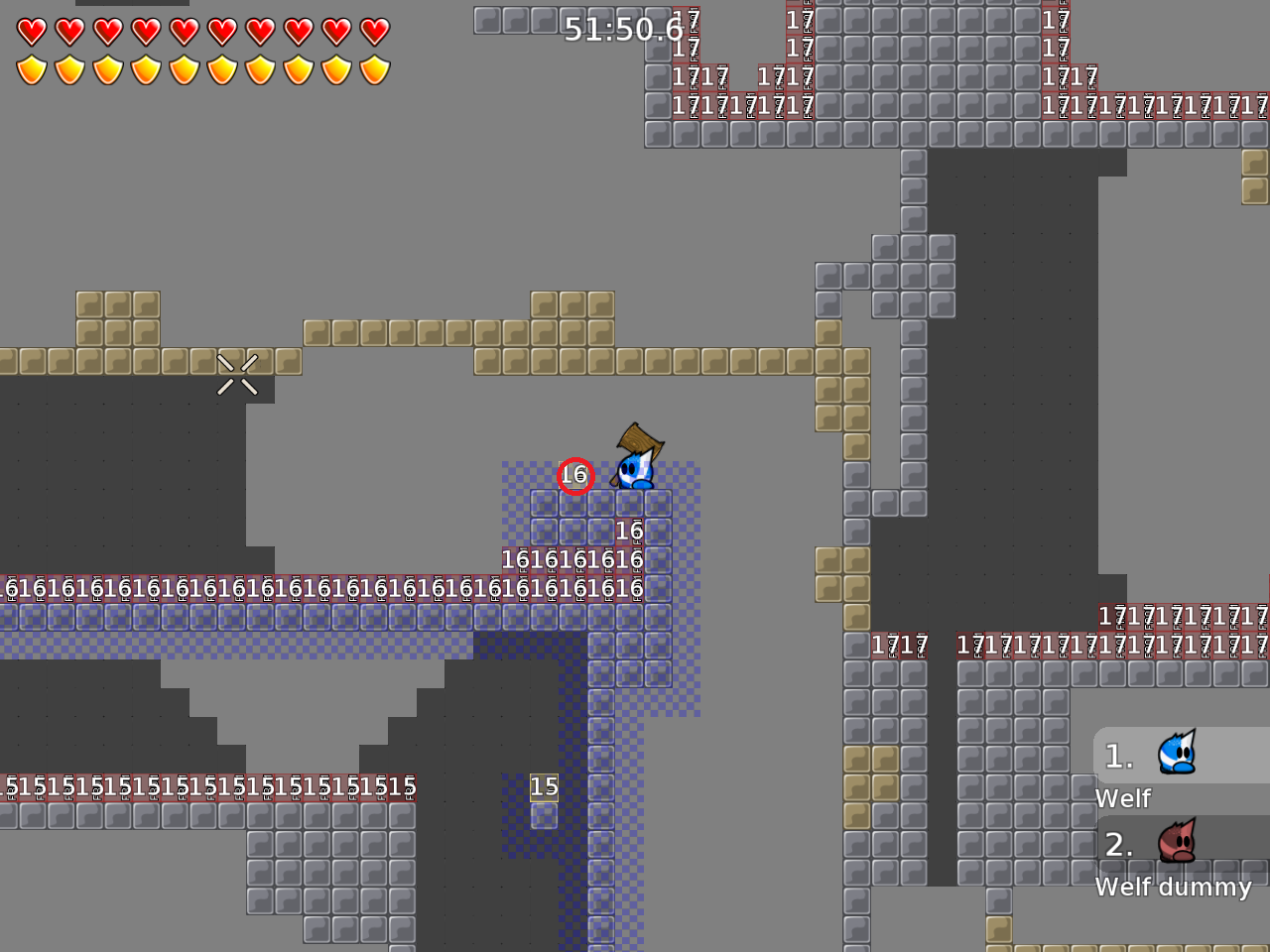Click the race timer showing 51:50.6
Image resolution: width=1270 pixels, height=952 pixels.
pos(622,30)
